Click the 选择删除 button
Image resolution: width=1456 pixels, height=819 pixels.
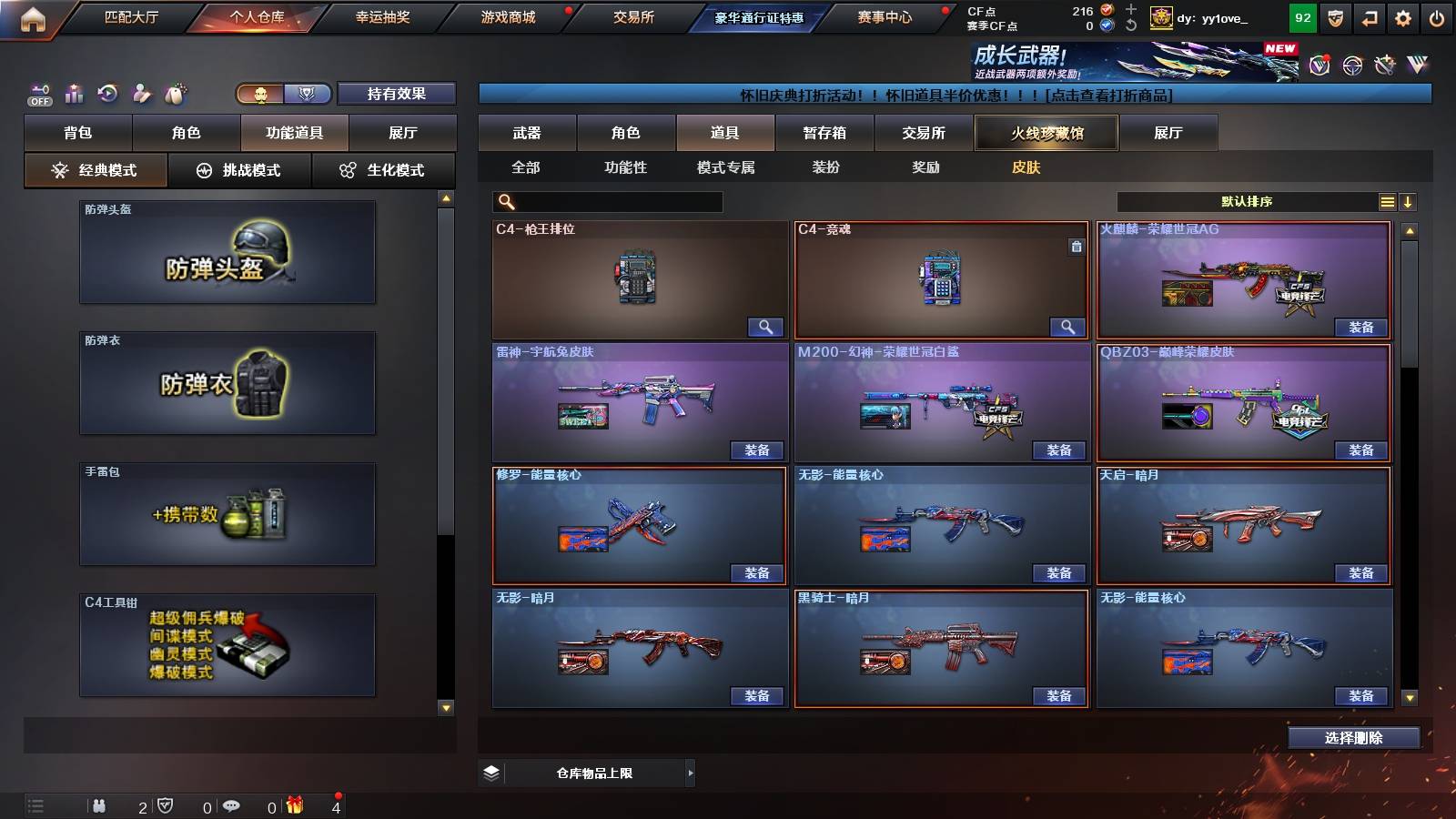(x=1354, y=737)
